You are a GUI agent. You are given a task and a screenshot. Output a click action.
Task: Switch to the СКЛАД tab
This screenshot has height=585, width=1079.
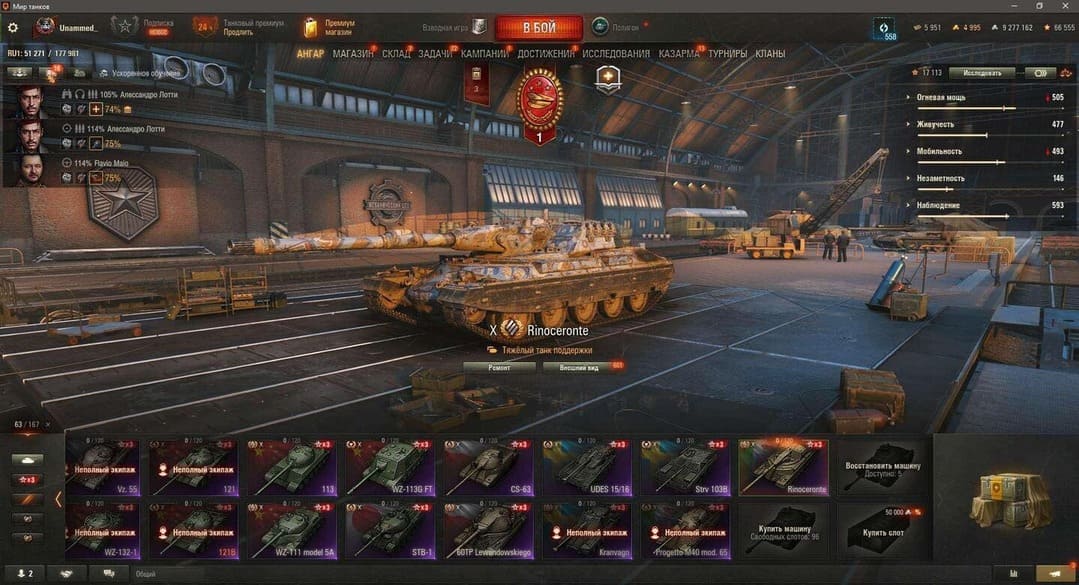(x=396, y=54)
